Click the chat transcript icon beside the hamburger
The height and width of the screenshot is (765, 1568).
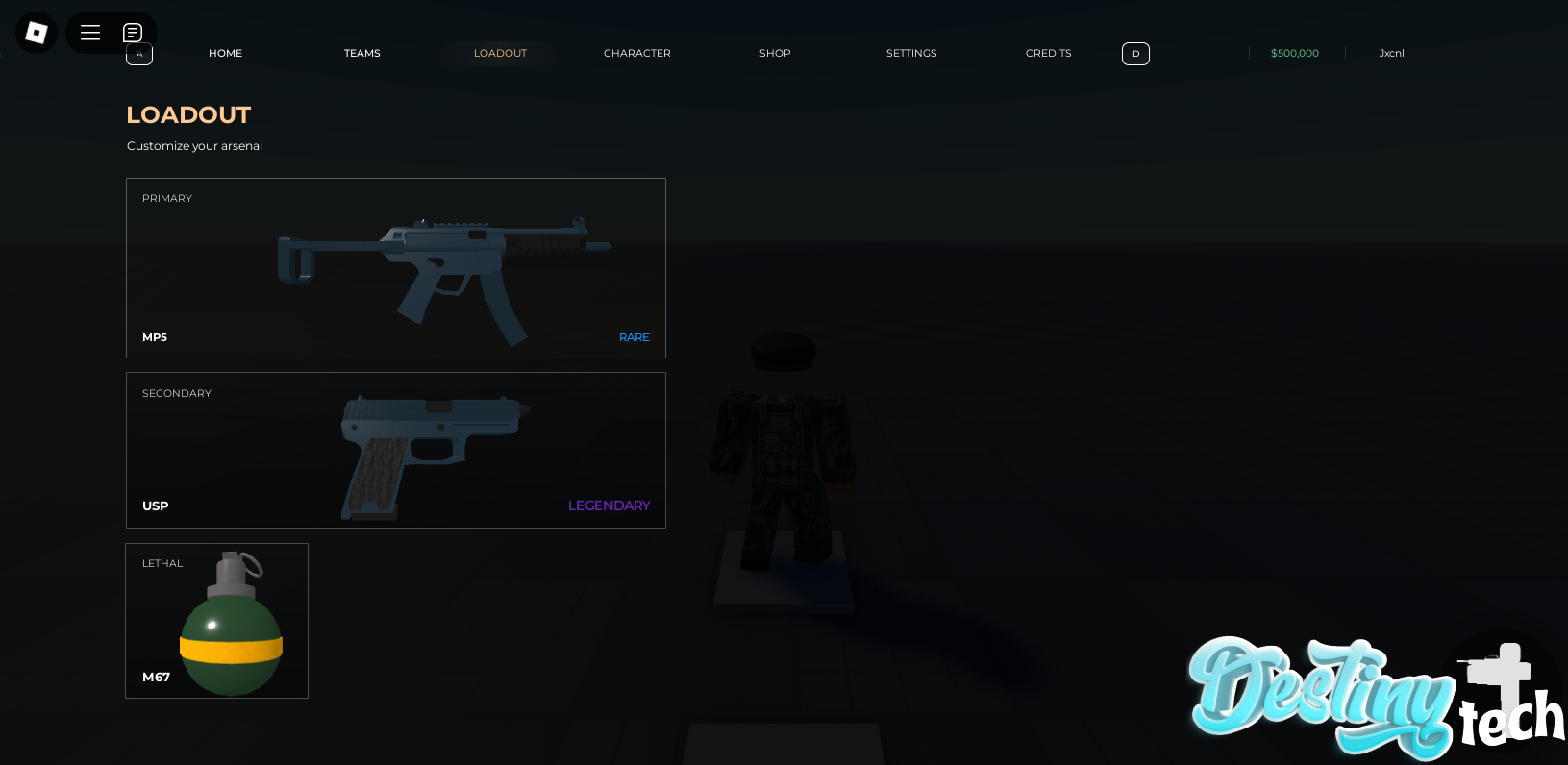click(x=133, y=32)
